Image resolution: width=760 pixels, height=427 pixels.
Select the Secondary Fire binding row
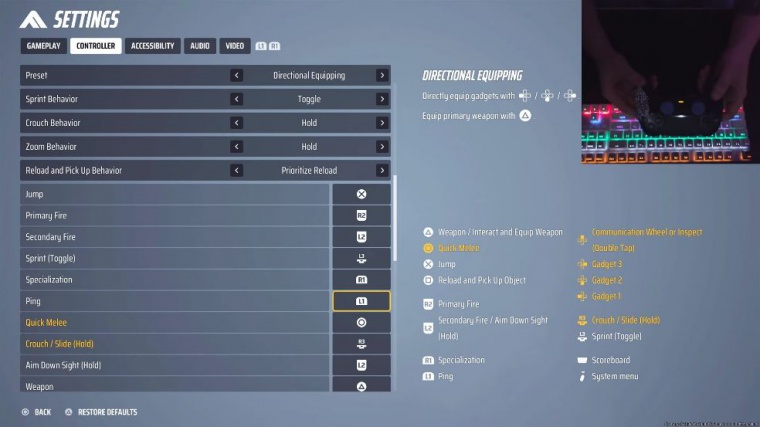click(x=175, y=237)
